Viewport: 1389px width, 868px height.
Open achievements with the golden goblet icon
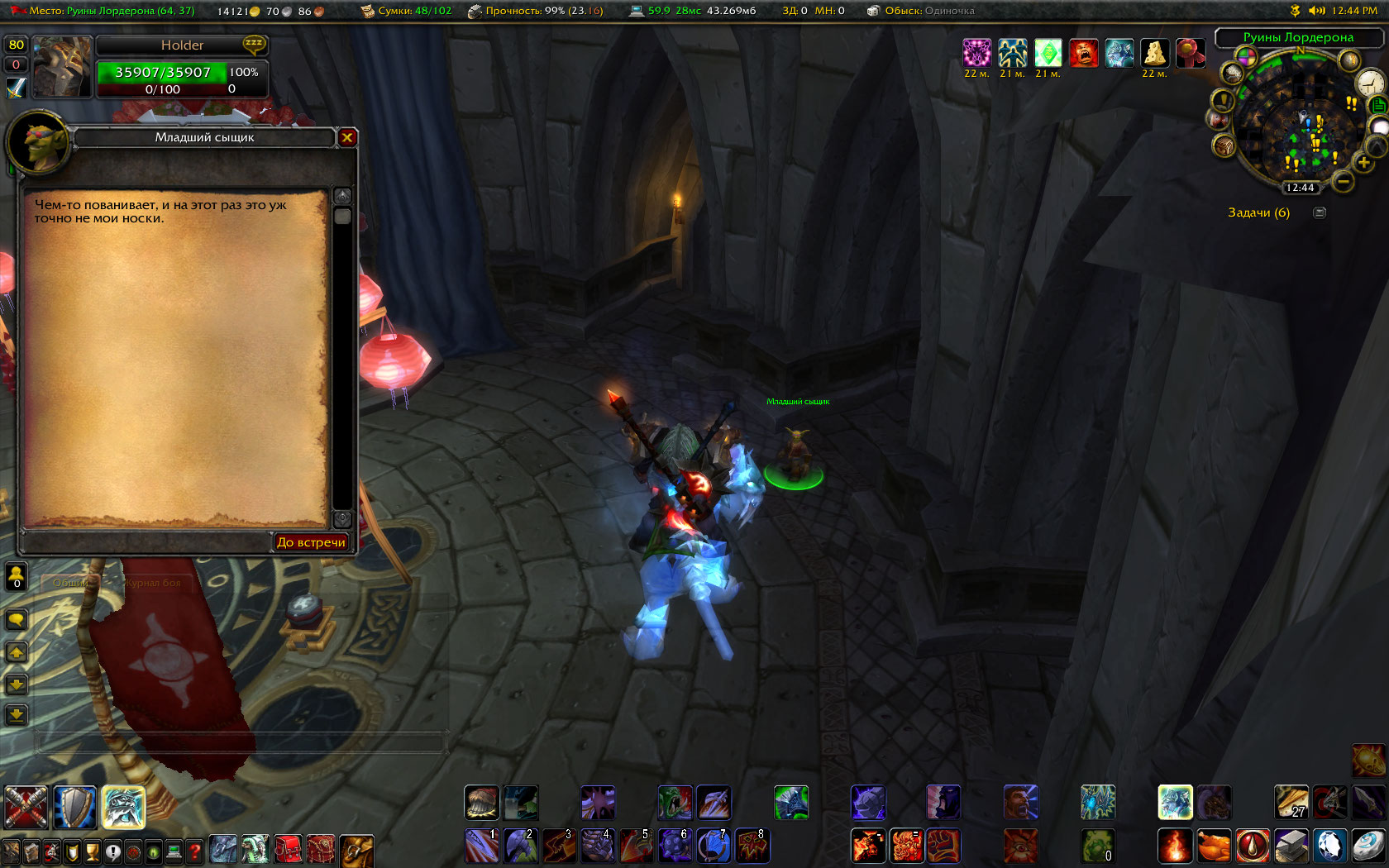(x=93, y=851)
